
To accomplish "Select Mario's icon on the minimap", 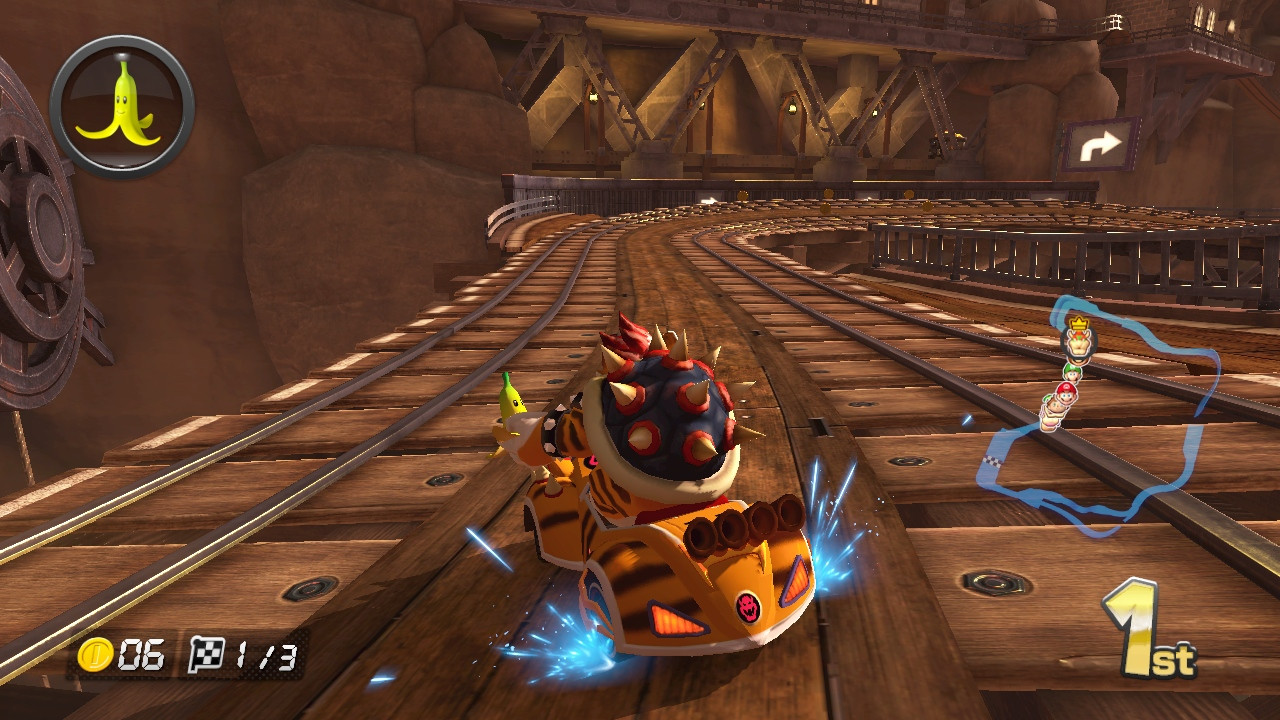I will coord(1064,394).
